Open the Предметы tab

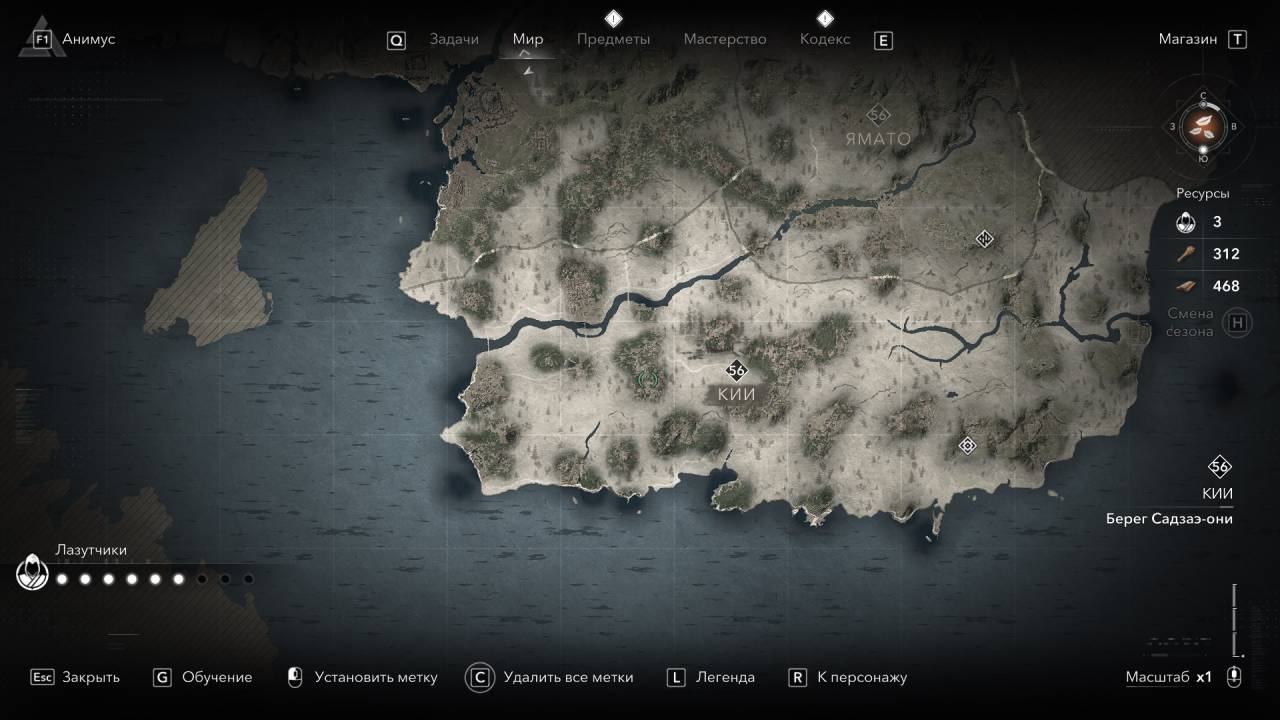(x=613, y=39)
